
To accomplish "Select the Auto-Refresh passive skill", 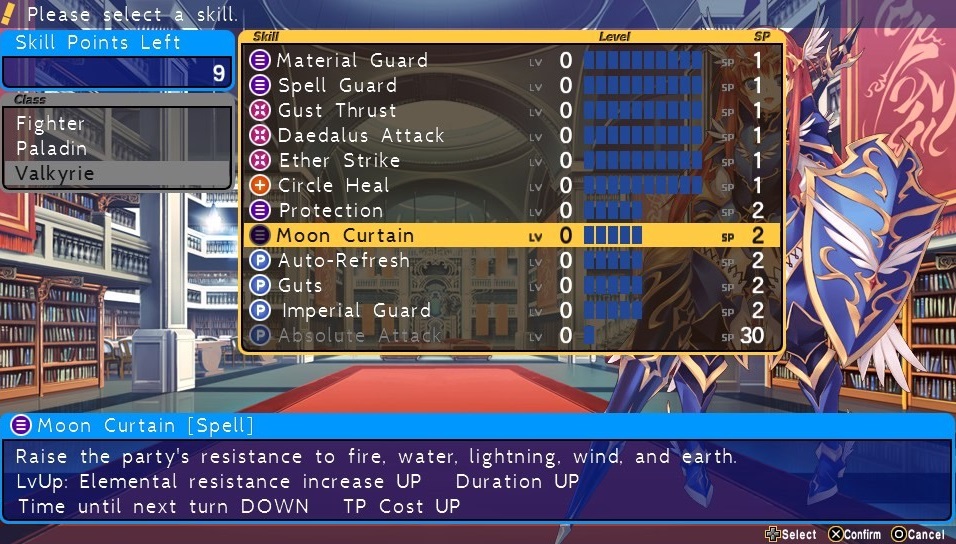I will [x=344, y=261].
